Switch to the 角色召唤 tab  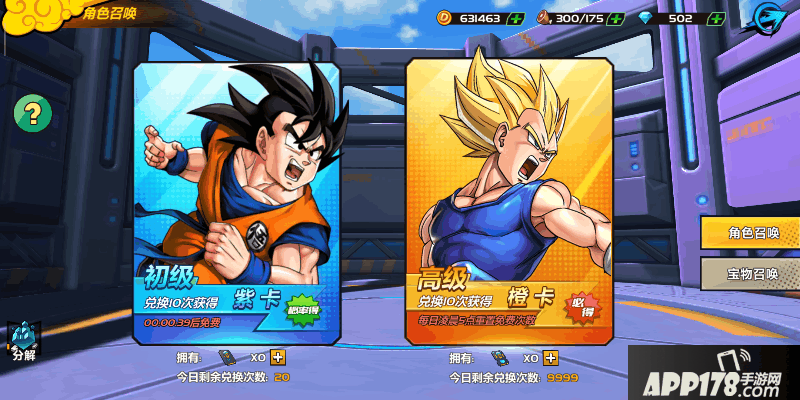point(752,233)
